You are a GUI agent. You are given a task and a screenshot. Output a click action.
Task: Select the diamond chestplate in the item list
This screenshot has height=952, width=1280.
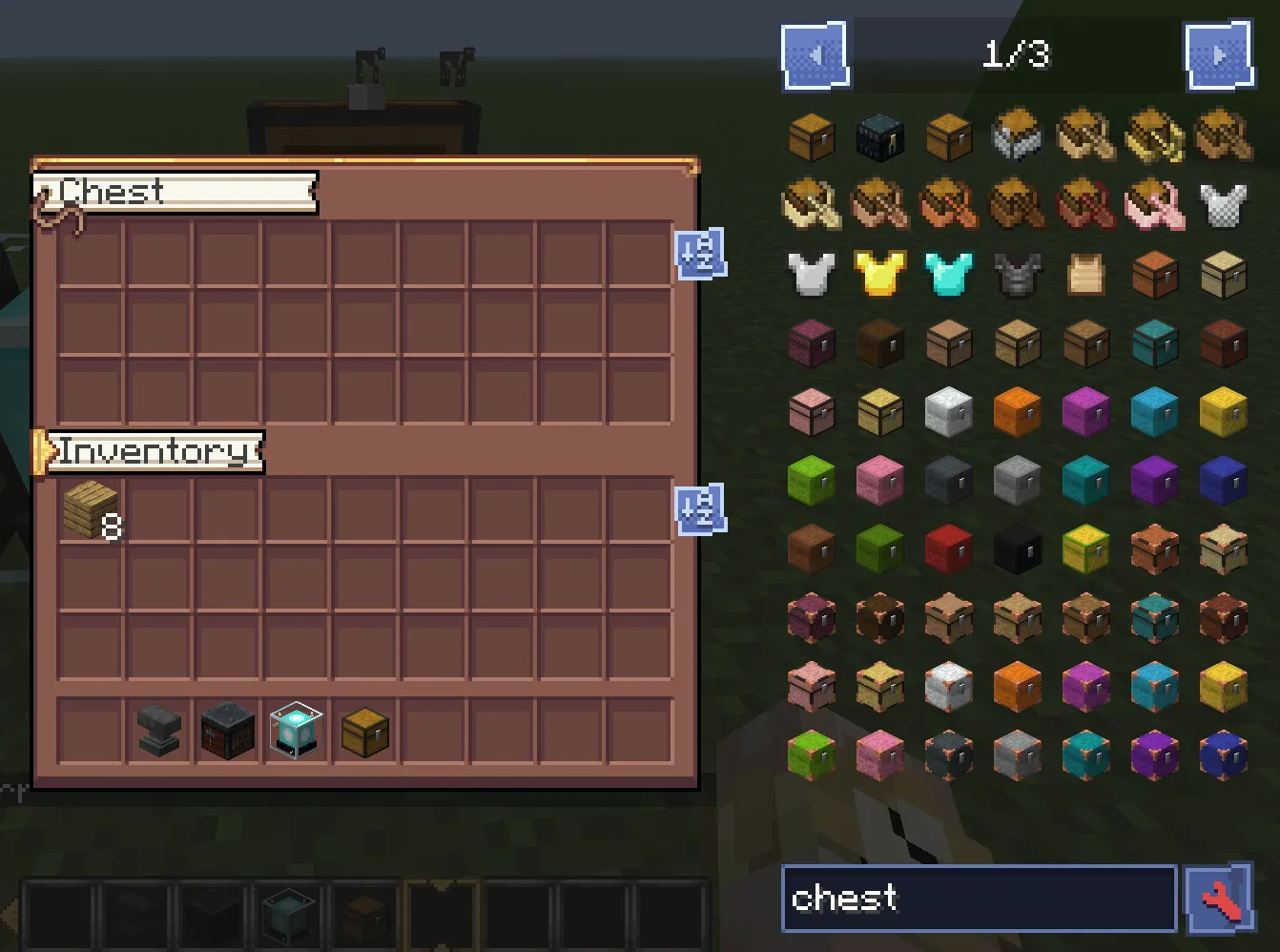pyautogui.click(x=949, y=275)
